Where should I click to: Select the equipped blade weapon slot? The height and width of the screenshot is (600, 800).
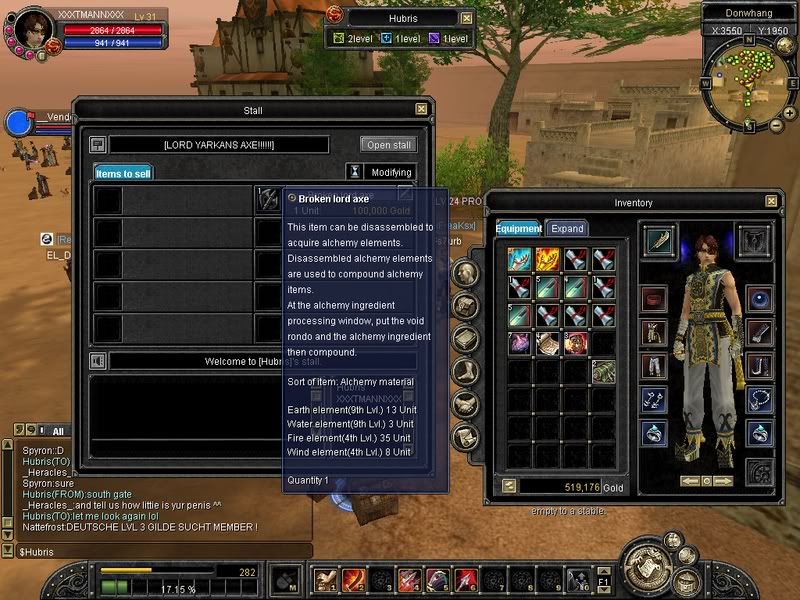[x=659, y=242]
